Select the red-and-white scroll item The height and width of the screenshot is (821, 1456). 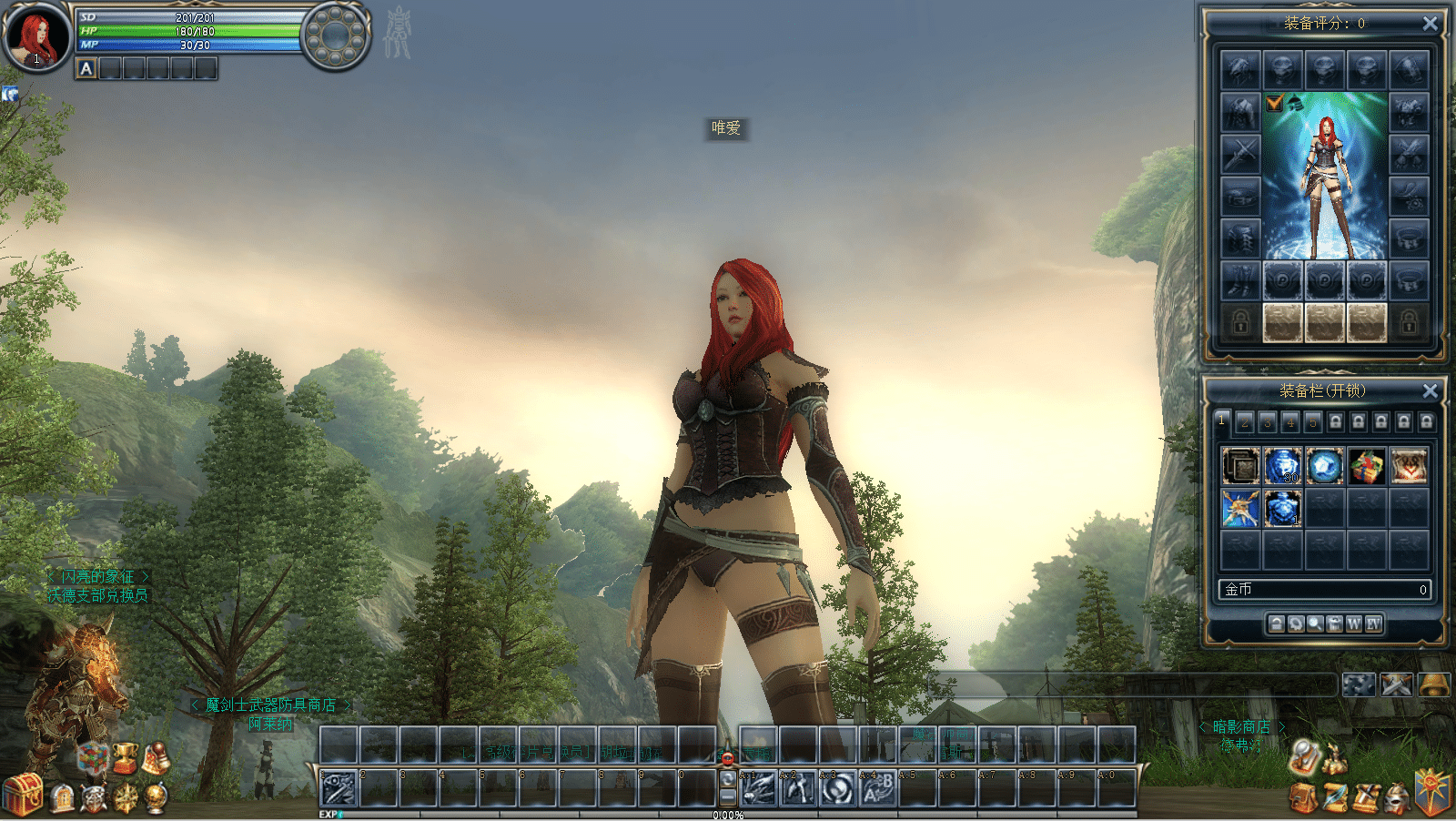tap(1408, 466)
